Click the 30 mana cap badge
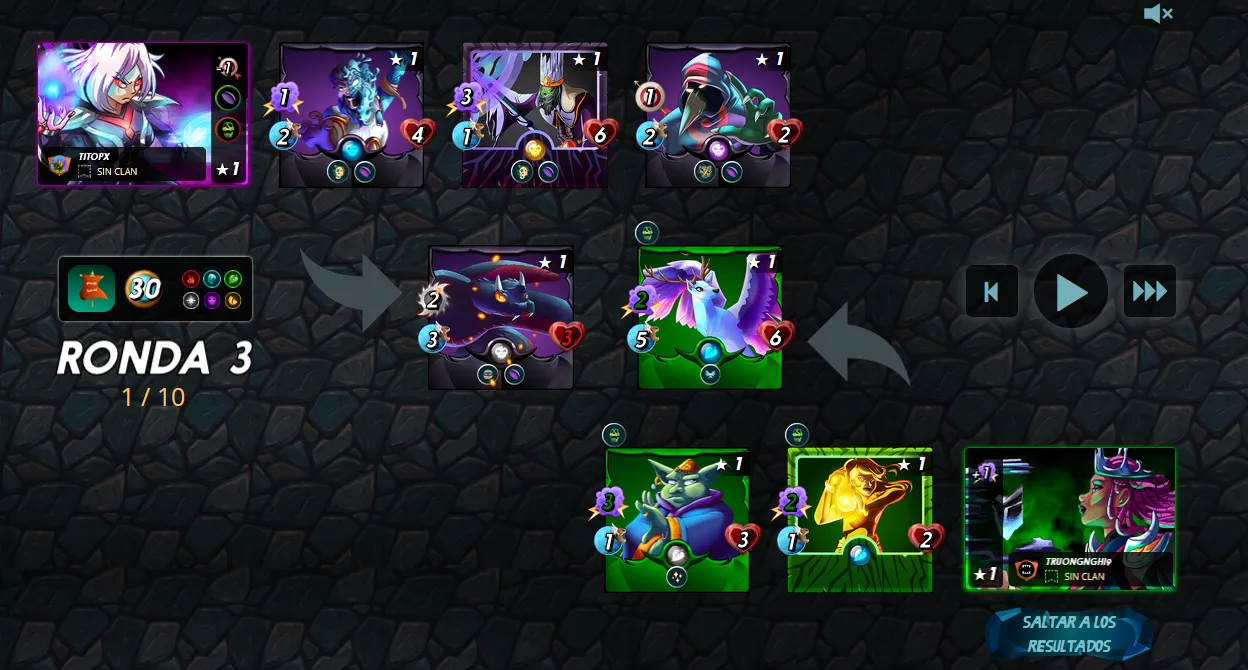Screen dimensions: 1248x670 143,289
